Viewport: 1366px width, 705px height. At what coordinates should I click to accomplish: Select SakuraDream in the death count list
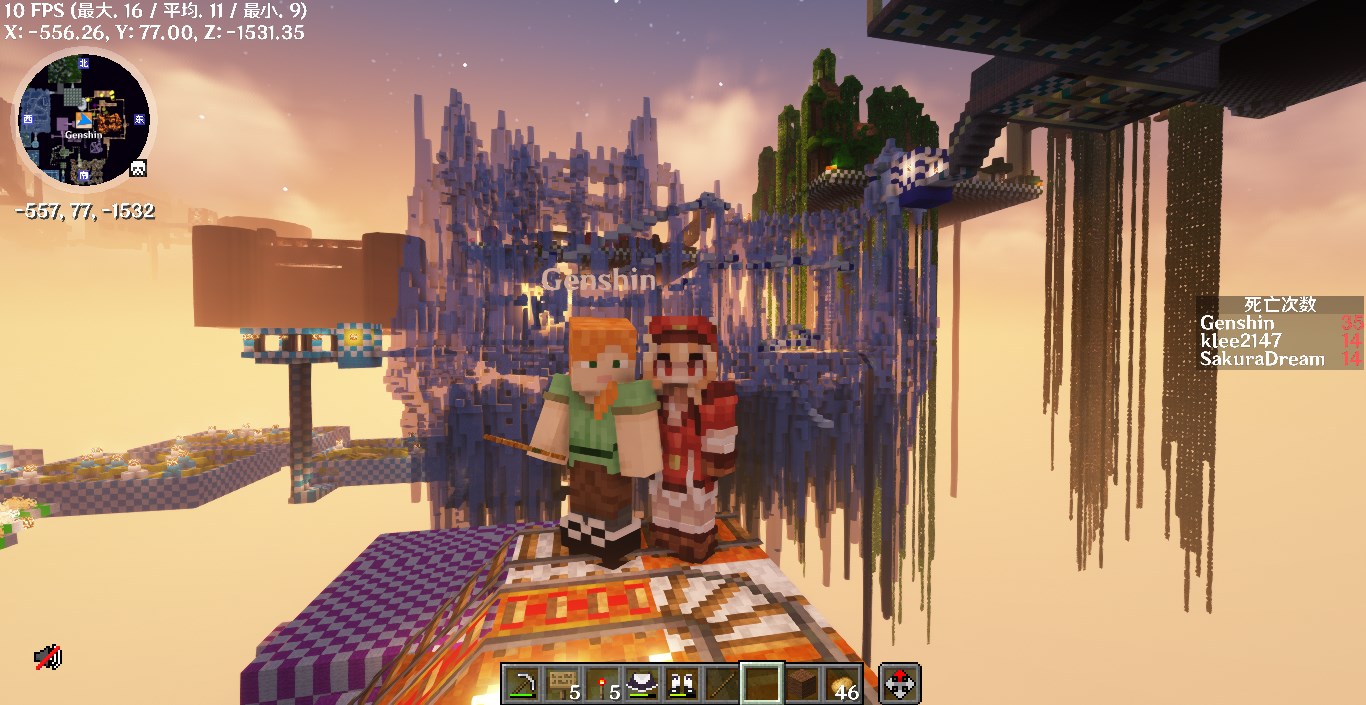point(1262,359)
